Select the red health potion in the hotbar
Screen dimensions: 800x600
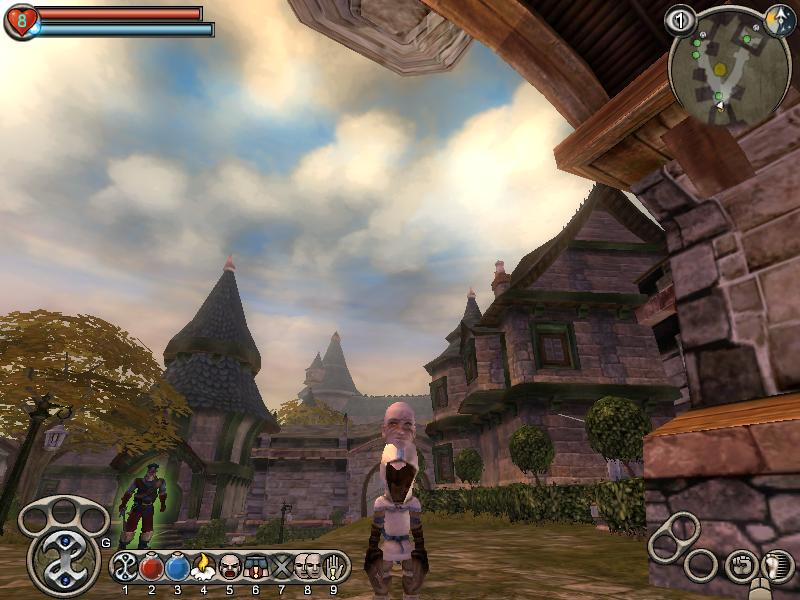coord(152,567)
